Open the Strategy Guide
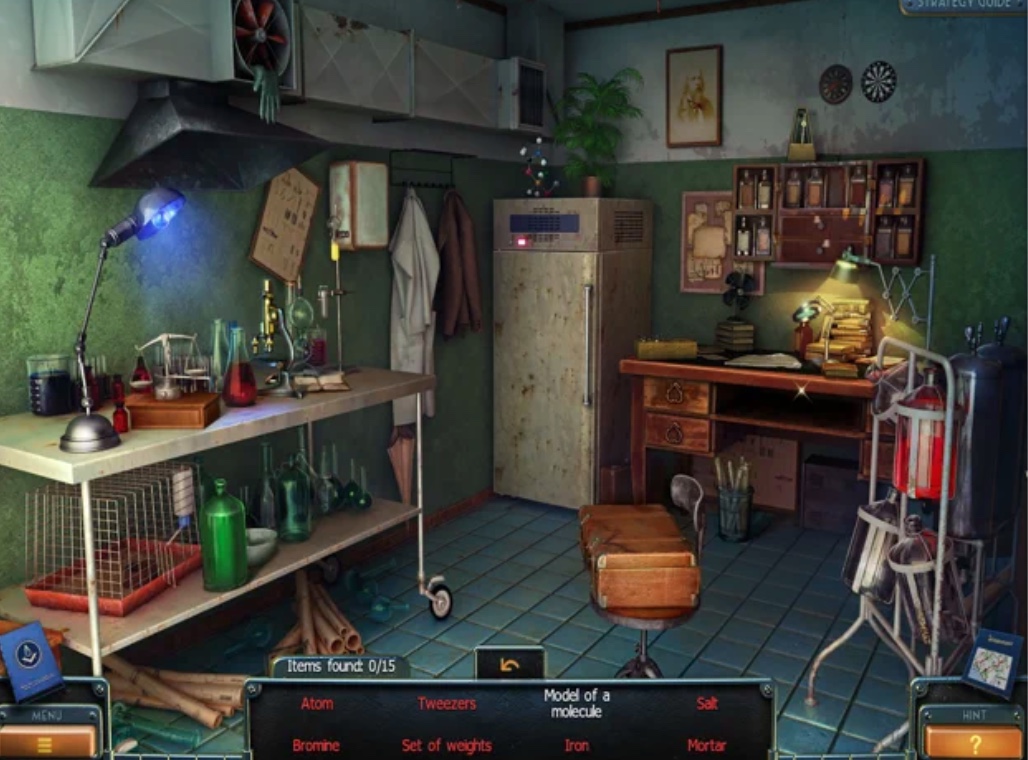The width and height of the screenshot is (1028, 760). (x=962, y=6)
